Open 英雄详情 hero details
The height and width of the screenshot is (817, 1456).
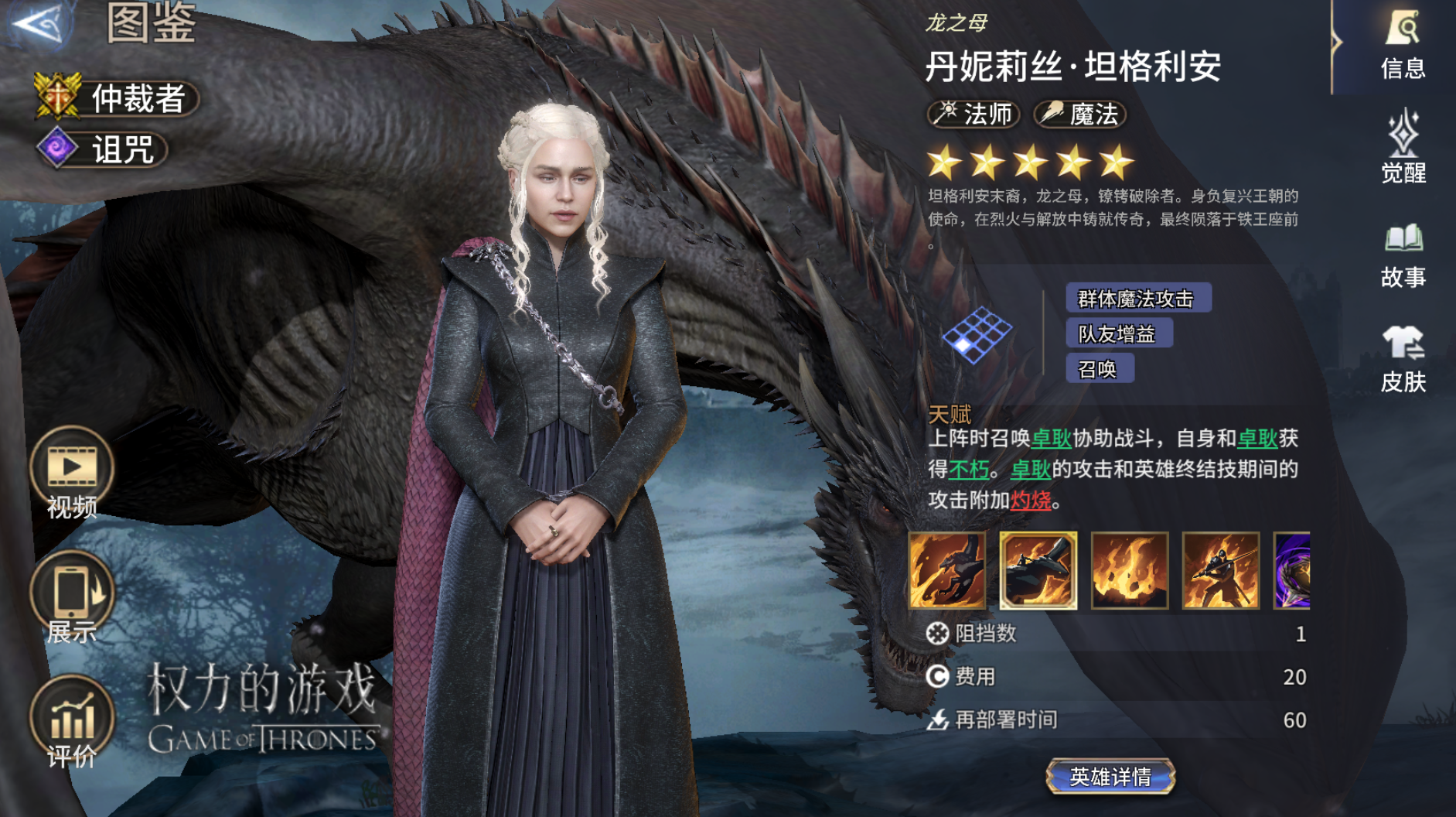point(1110,776)
